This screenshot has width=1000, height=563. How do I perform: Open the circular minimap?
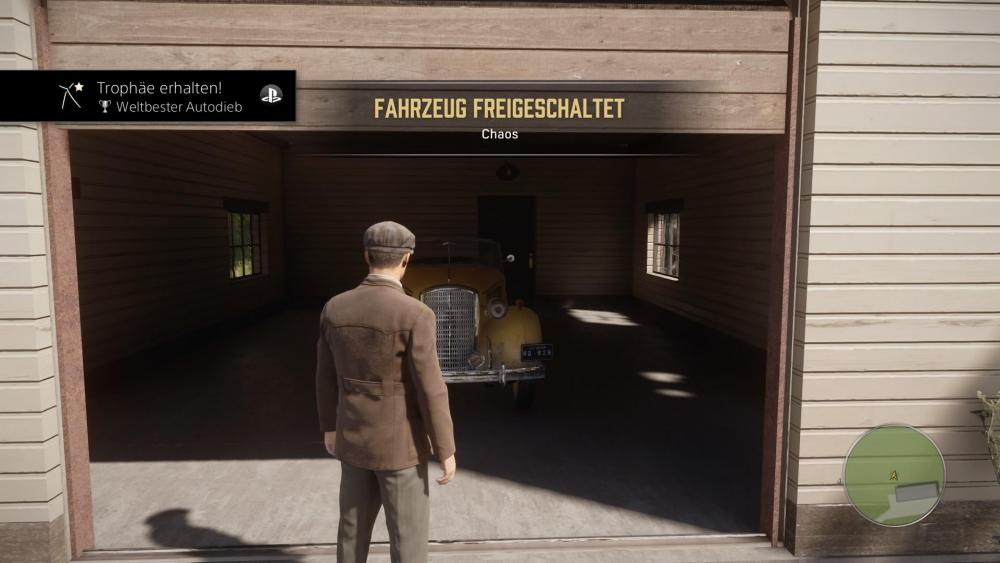893,475
